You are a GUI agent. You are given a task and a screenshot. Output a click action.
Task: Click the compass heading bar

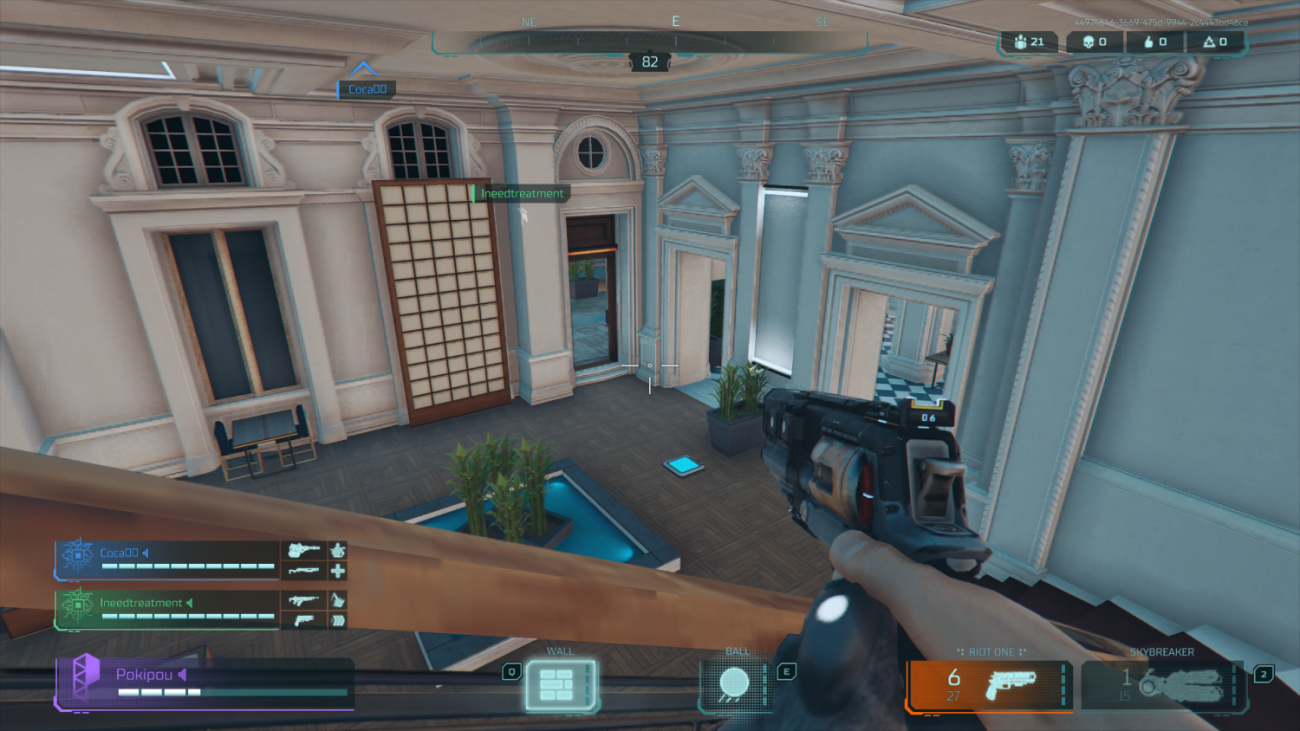pos(650,42)
